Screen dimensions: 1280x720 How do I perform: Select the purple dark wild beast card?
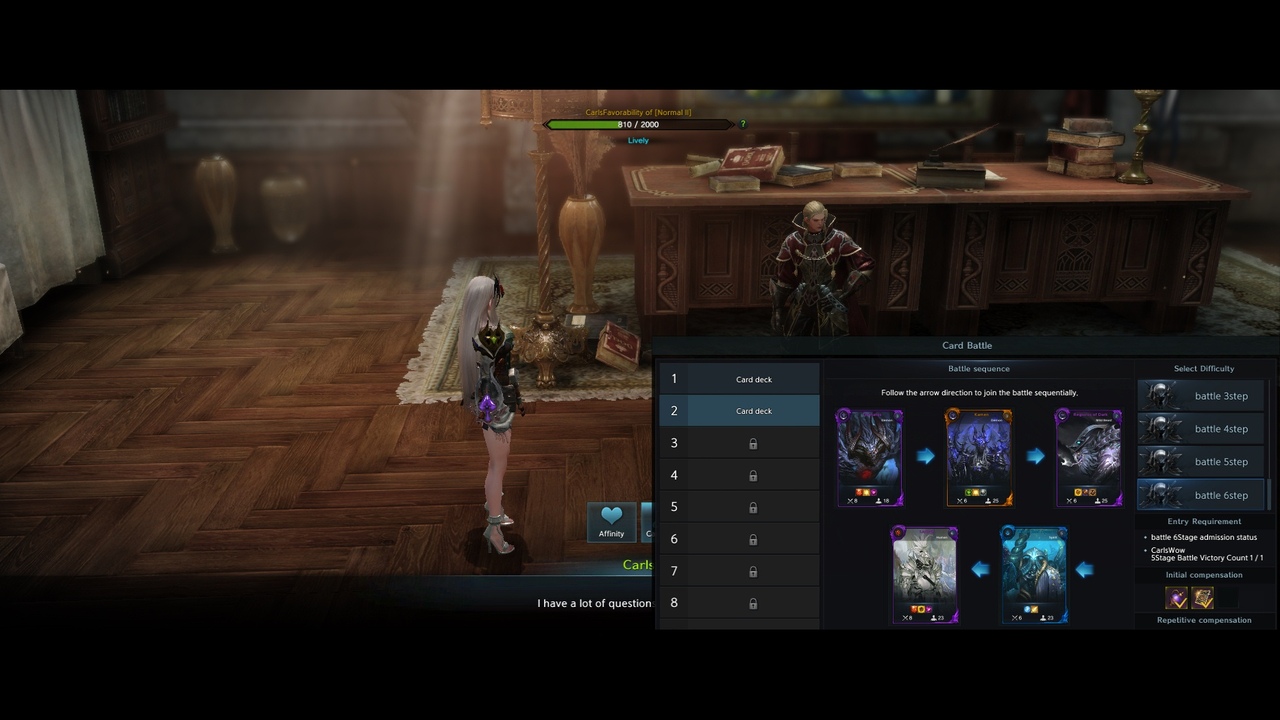(x=1089, y=457)
